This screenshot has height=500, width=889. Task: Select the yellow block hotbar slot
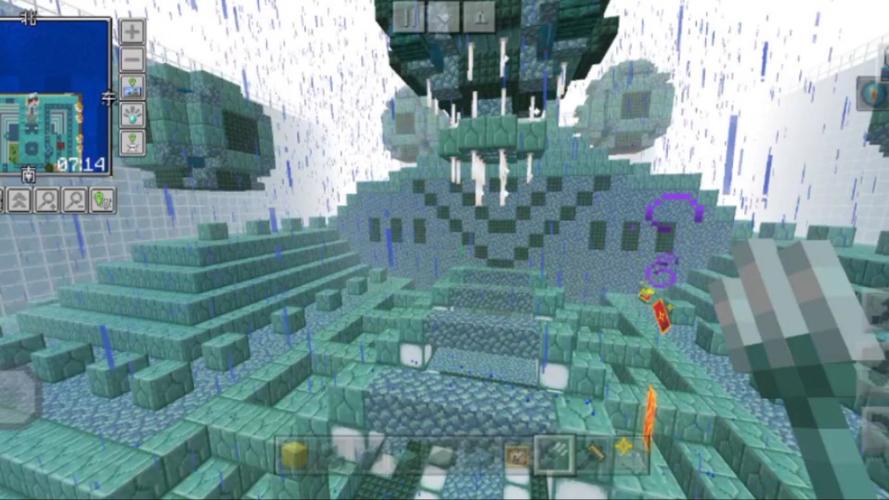[294, 455]
